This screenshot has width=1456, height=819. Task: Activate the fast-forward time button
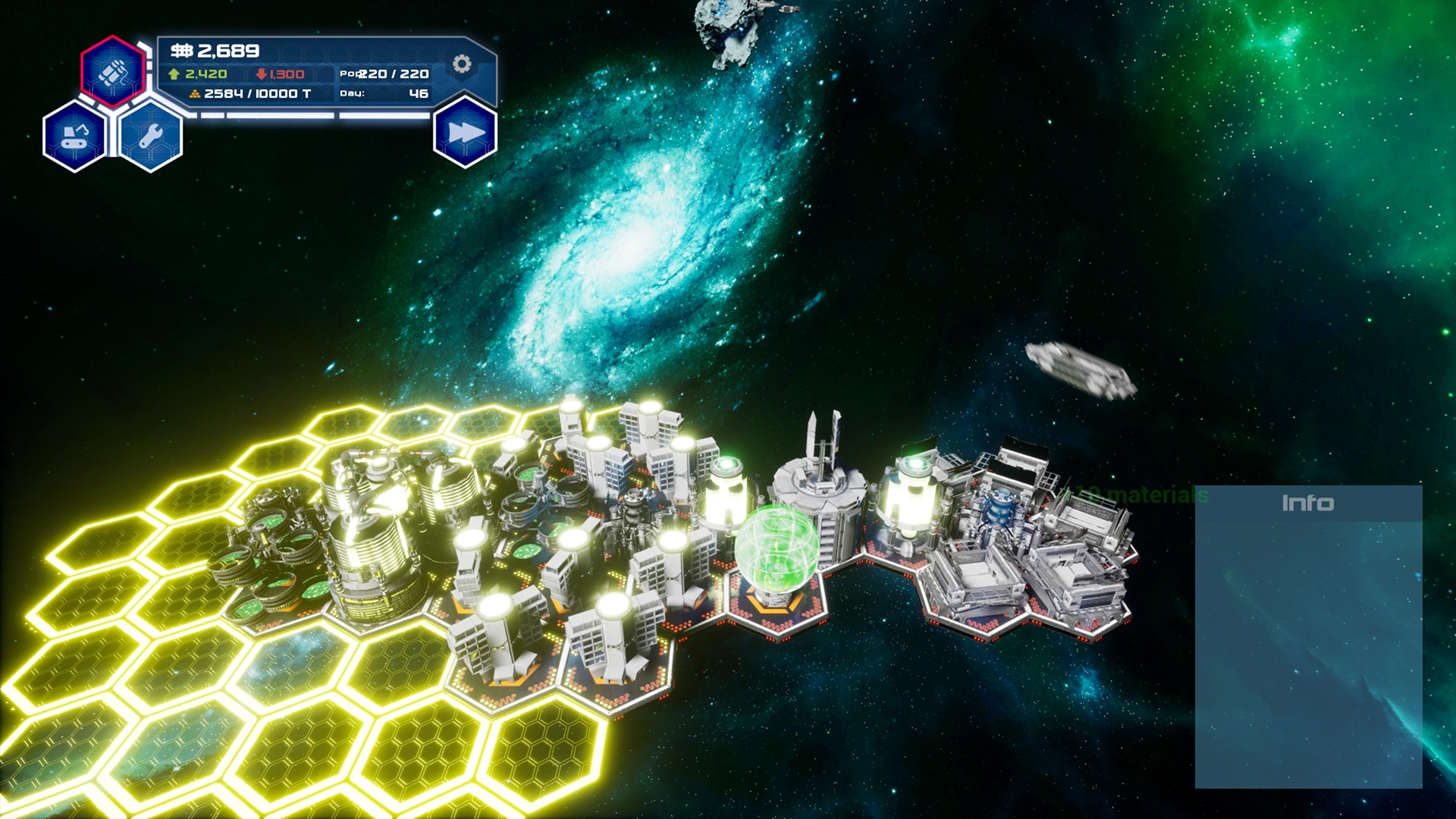point(465,132)
